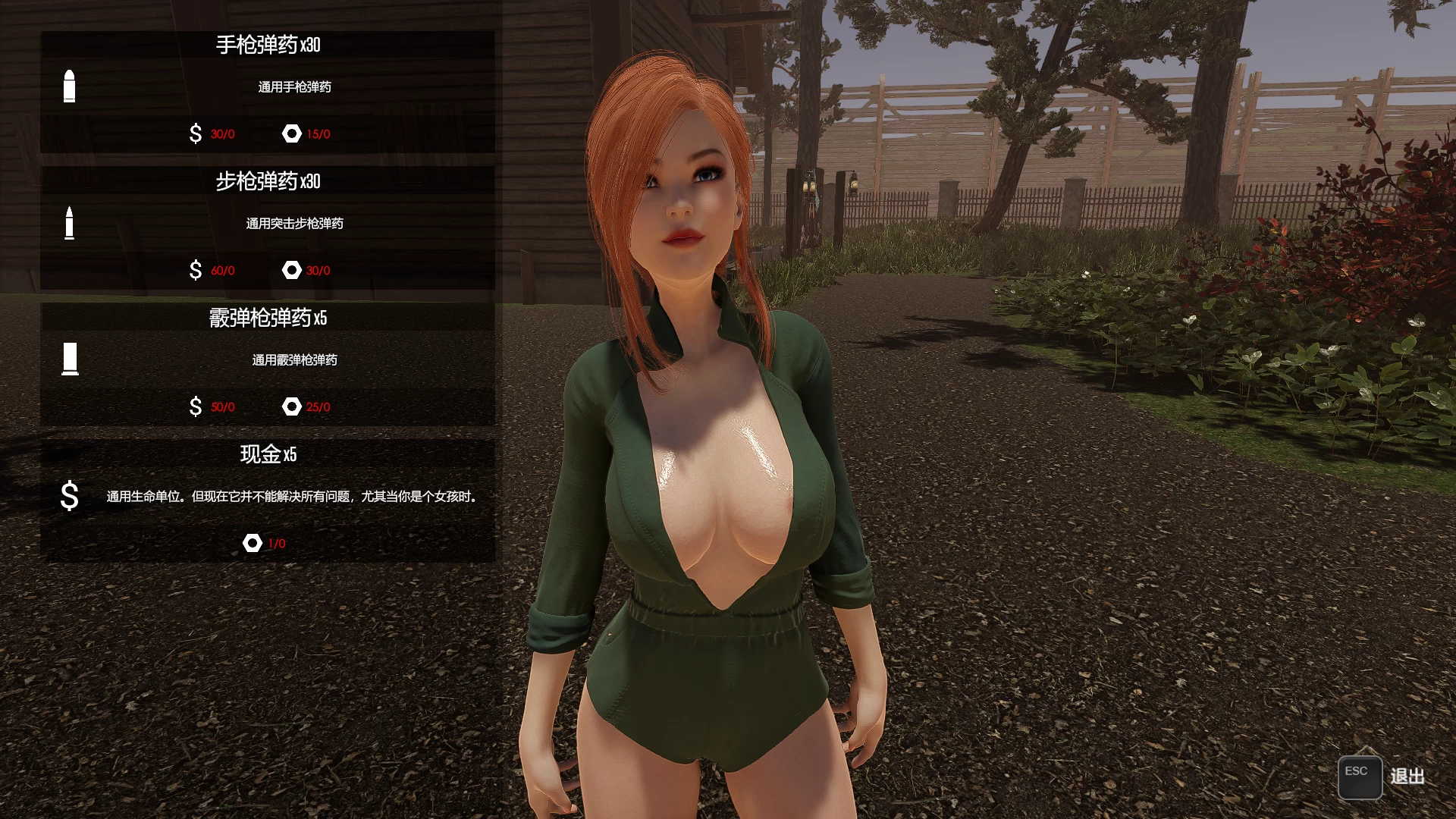This screenshot has height=819, width=1456.
Task: Click the hex nut icon showing 1/0
Action: point(253,543)
